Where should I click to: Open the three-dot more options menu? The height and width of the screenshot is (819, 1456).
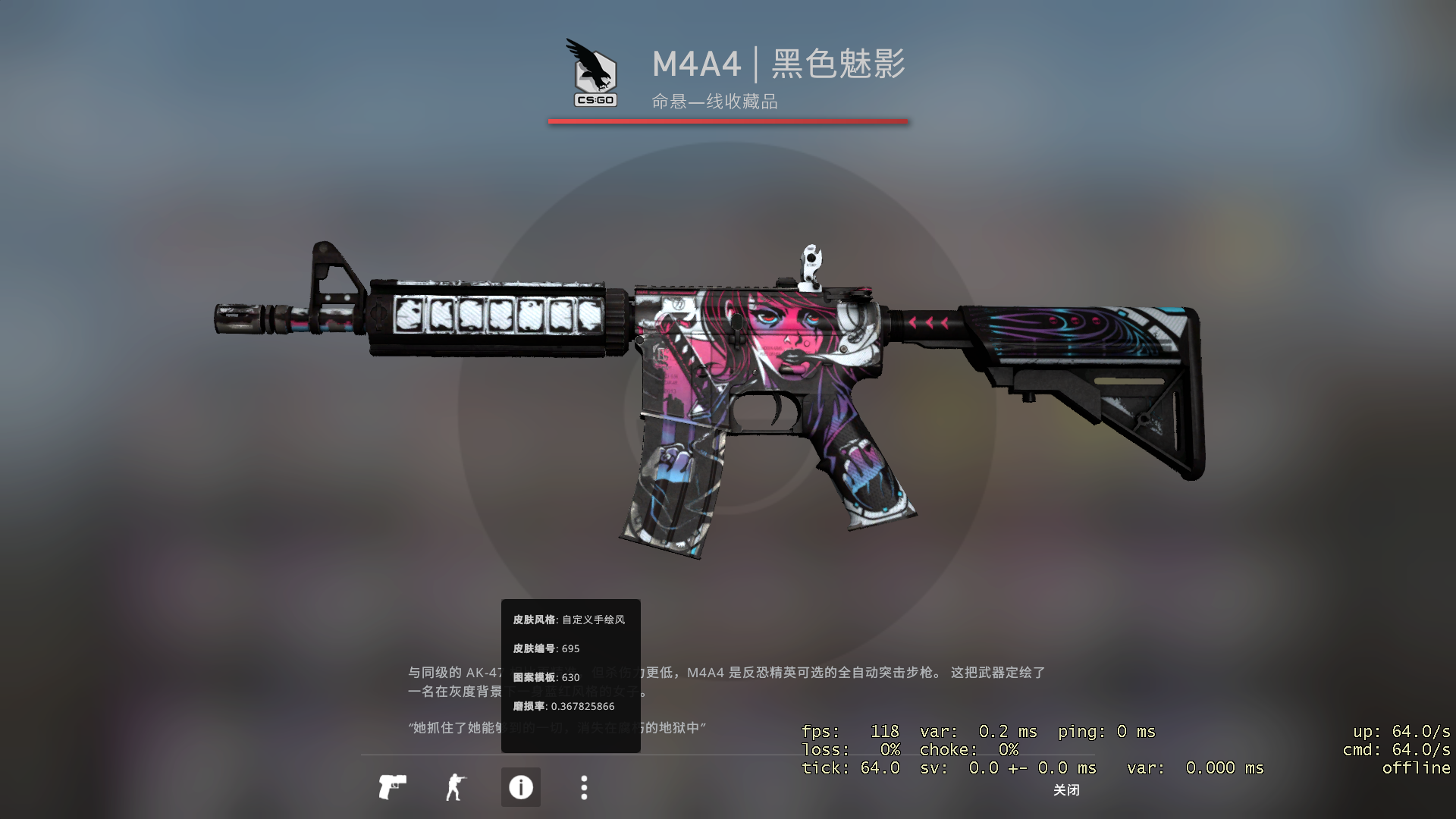tap(584, 787)
